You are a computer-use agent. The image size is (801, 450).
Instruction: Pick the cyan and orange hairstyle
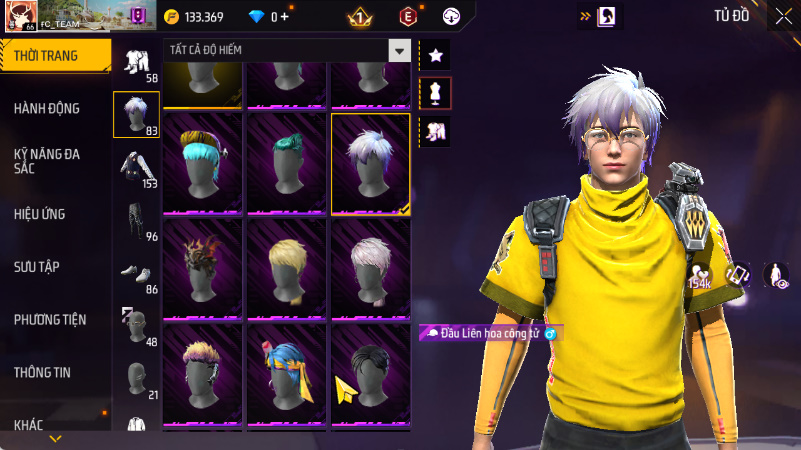[204, 163]
